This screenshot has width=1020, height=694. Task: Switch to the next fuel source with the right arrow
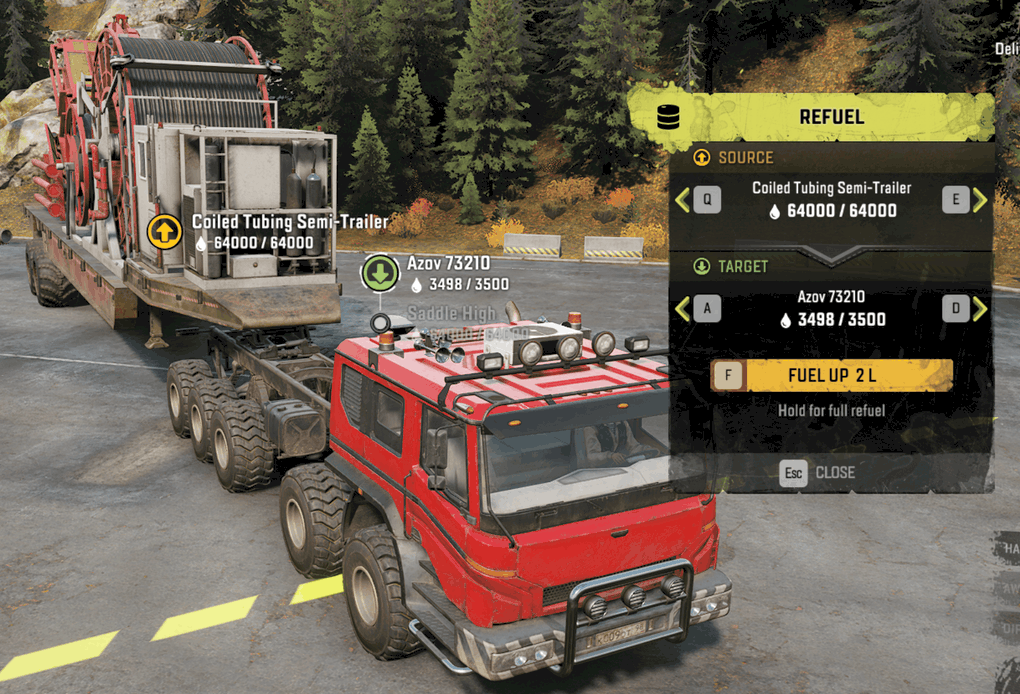(980, 200)
